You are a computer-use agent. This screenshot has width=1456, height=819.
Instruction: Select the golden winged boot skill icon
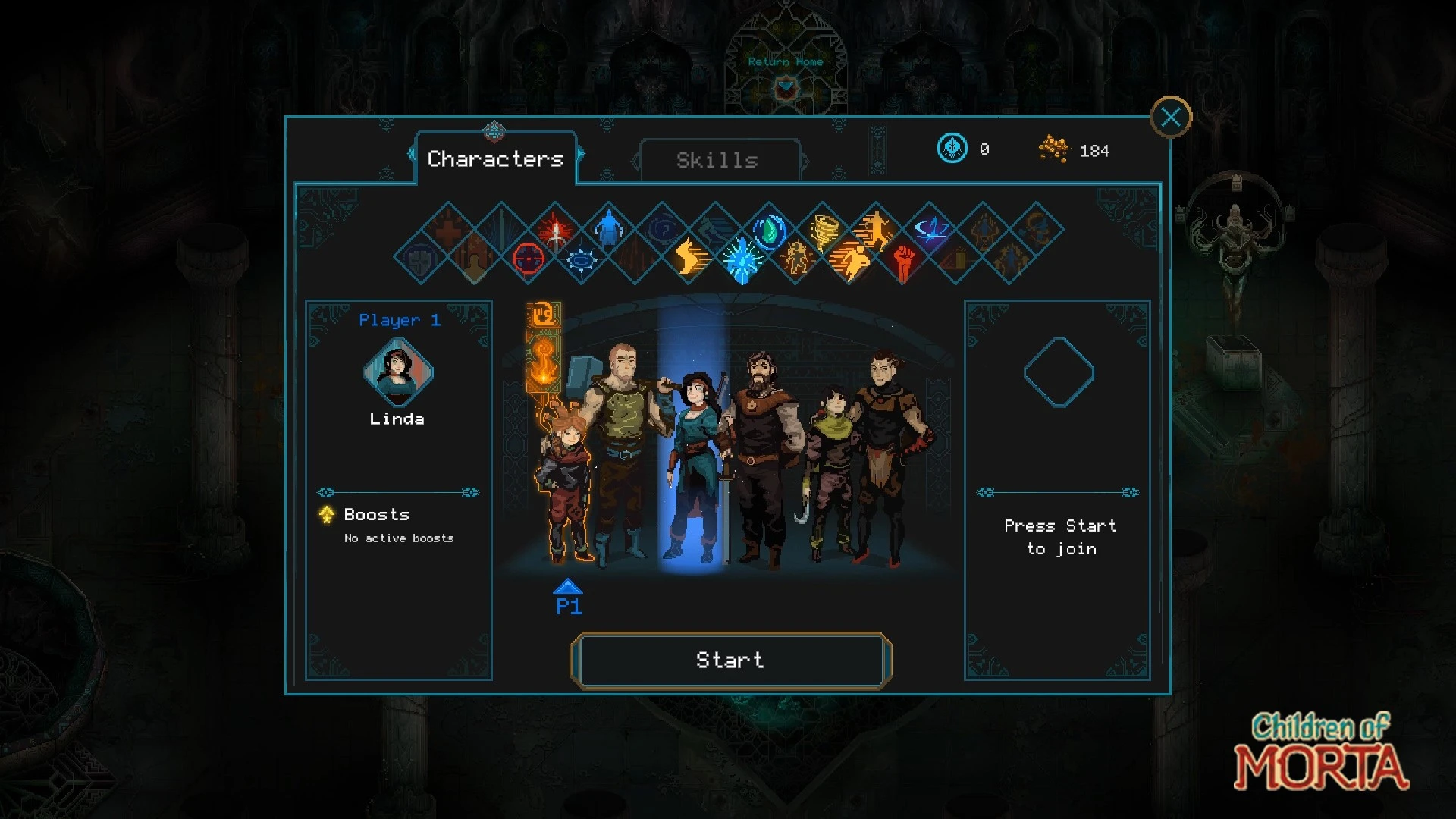coord(689,258)
